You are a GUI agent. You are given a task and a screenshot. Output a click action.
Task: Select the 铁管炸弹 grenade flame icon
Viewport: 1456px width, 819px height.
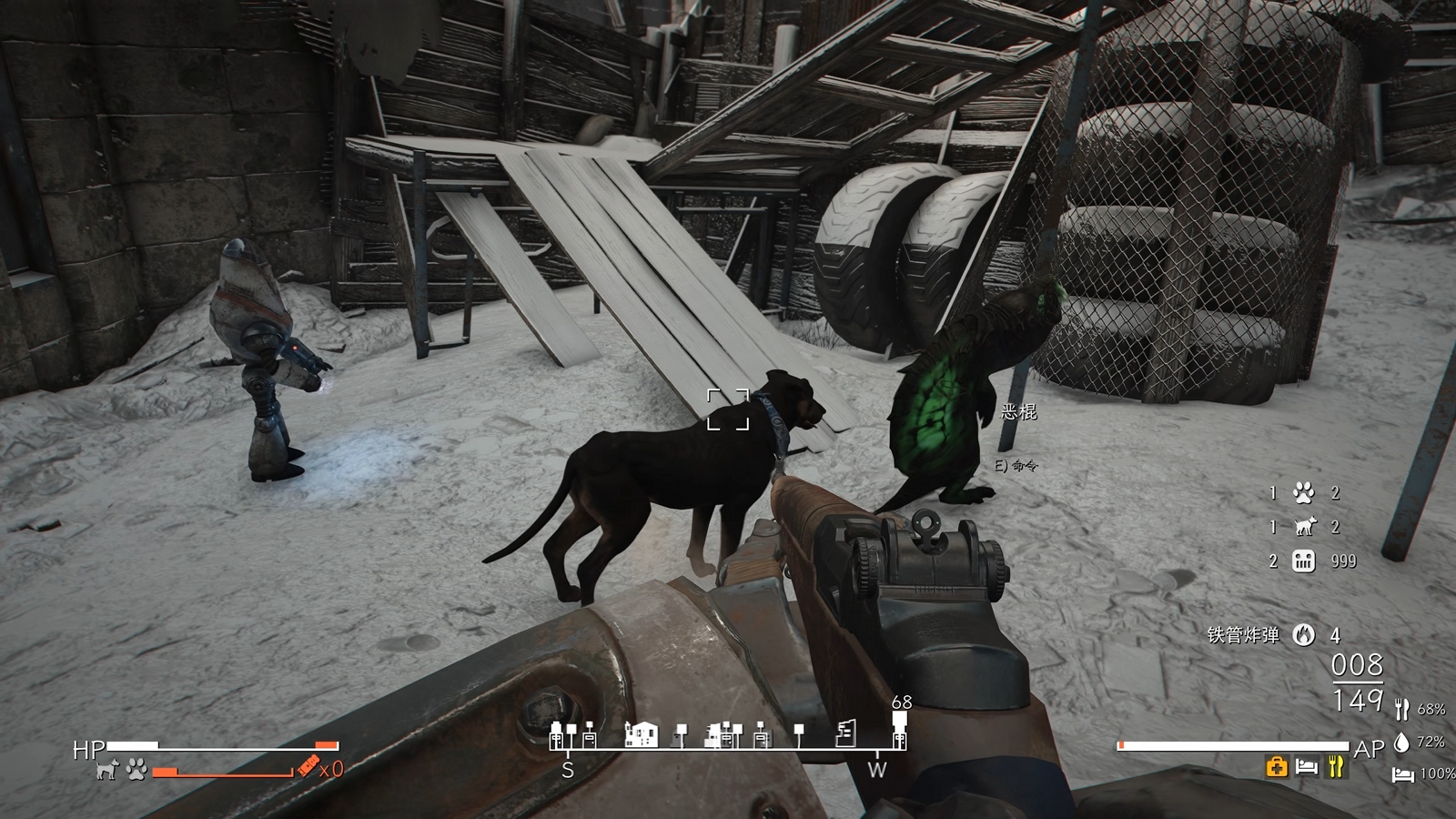[1303, 635]
